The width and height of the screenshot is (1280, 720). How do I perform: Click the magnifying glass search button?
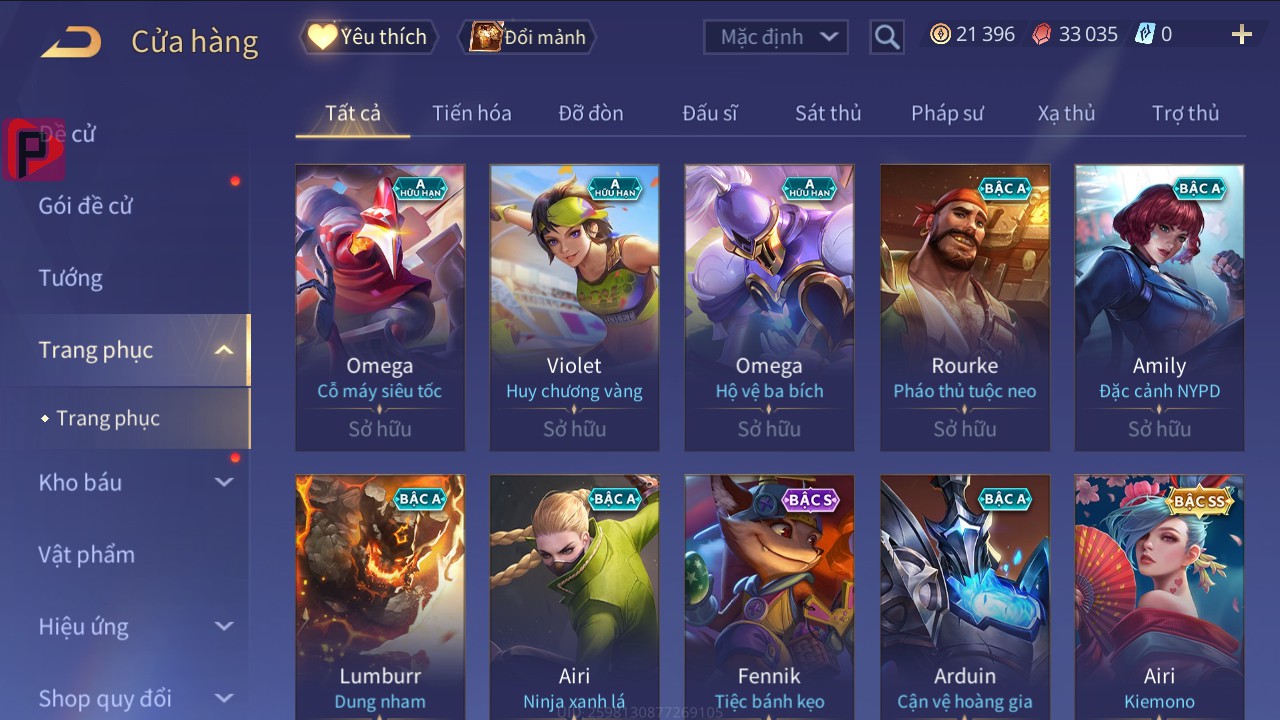(x=886, y=37)
